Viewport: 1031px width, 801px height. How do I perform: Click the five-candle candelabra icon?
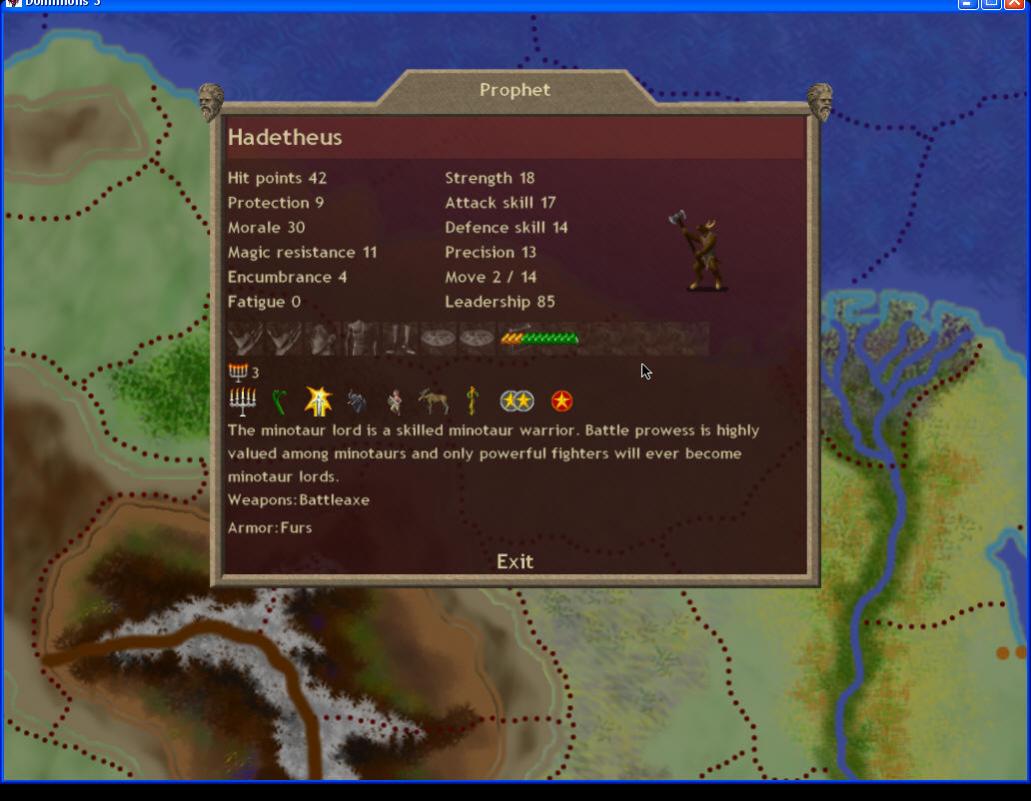242,402
